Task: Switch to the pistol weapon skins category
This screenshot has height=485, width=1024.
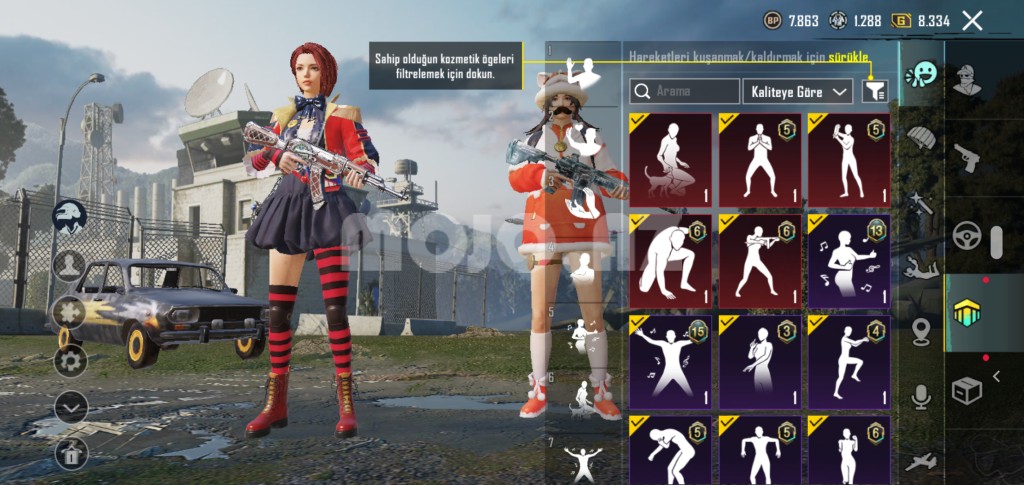Action: point(967,156)
